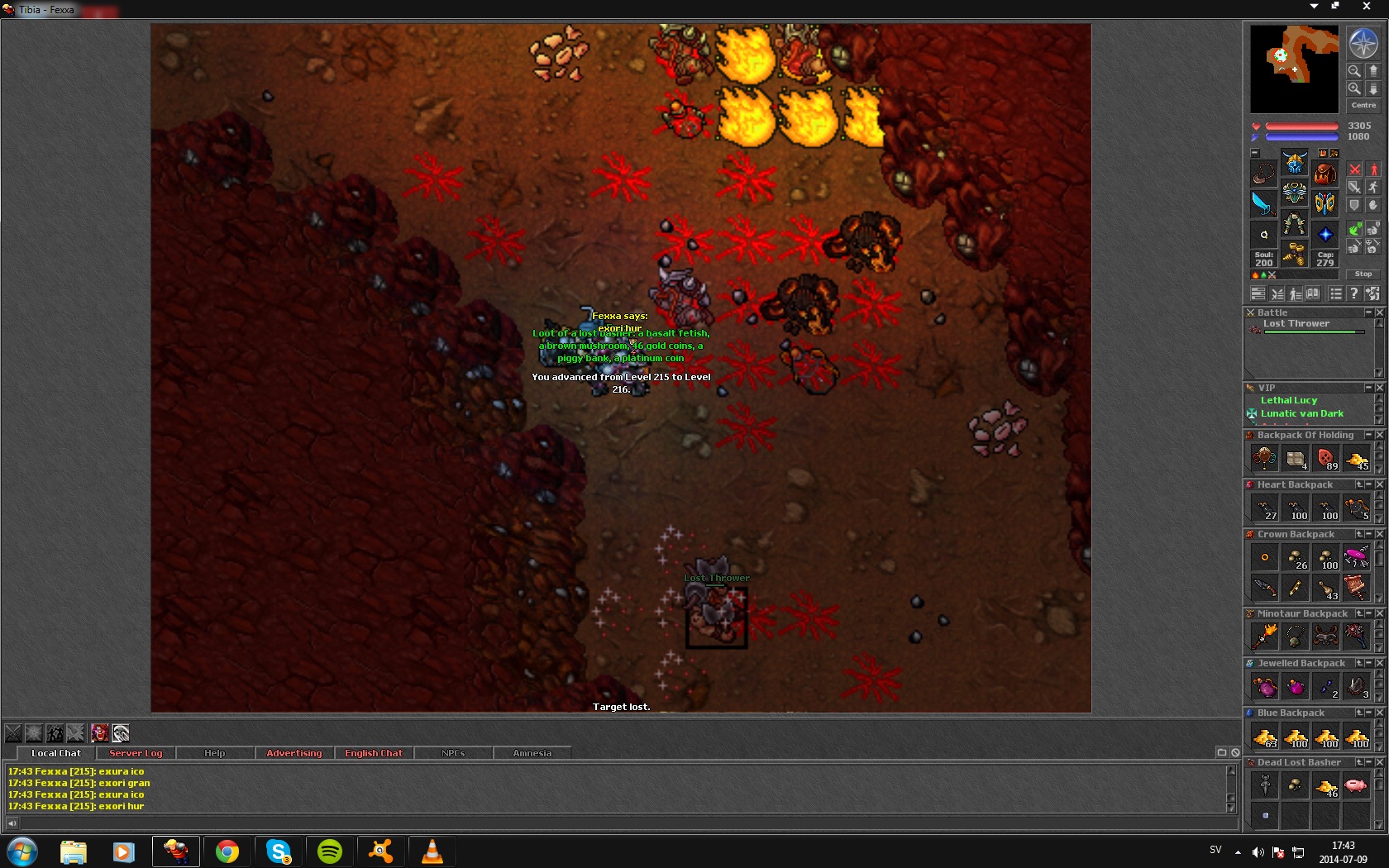Minimize the Backpack Of Holding panel
Screen dimensions: 1389x868
click(1368, 435)
